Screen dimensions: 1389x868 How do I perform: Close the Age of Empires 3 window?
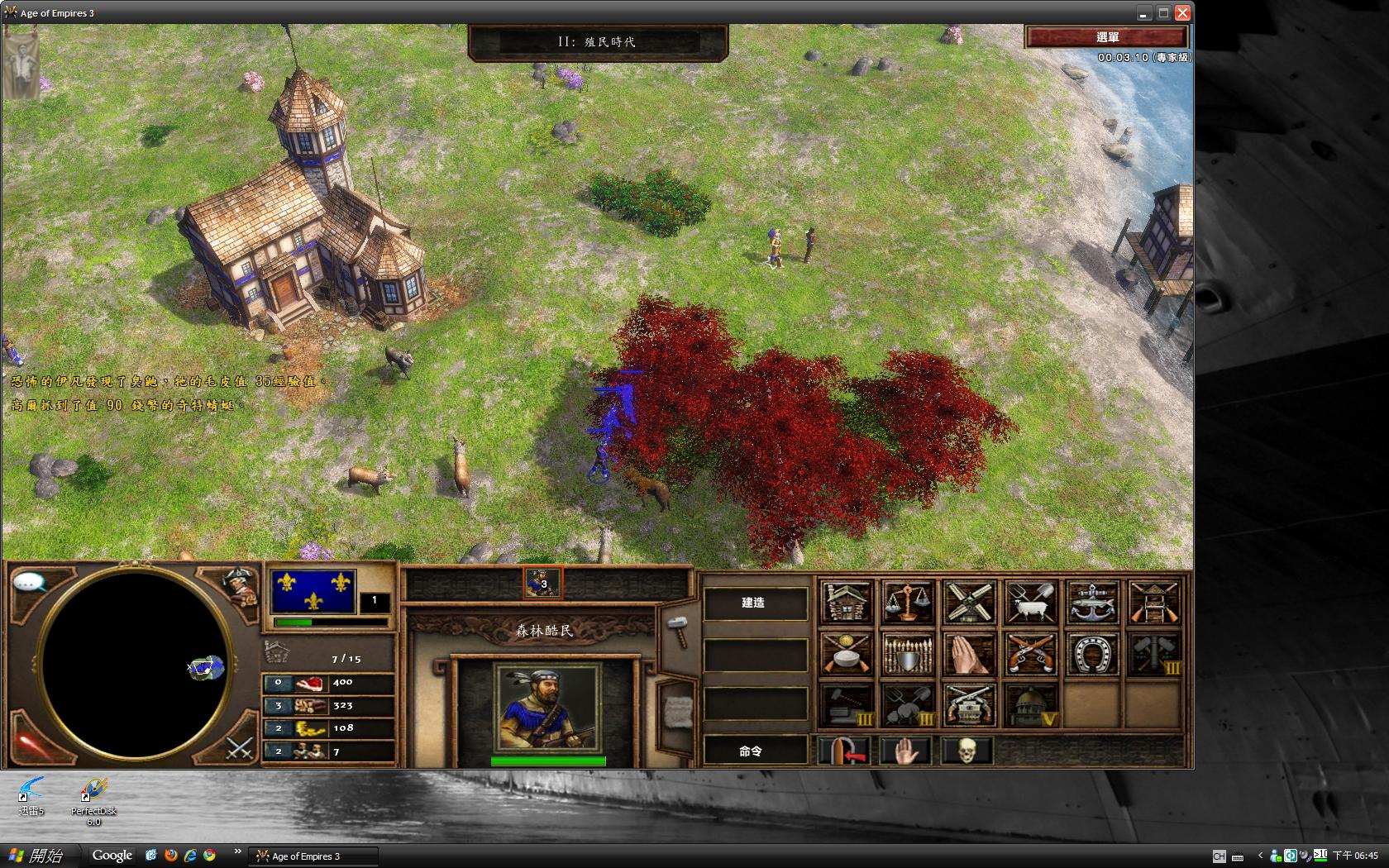1182,12
